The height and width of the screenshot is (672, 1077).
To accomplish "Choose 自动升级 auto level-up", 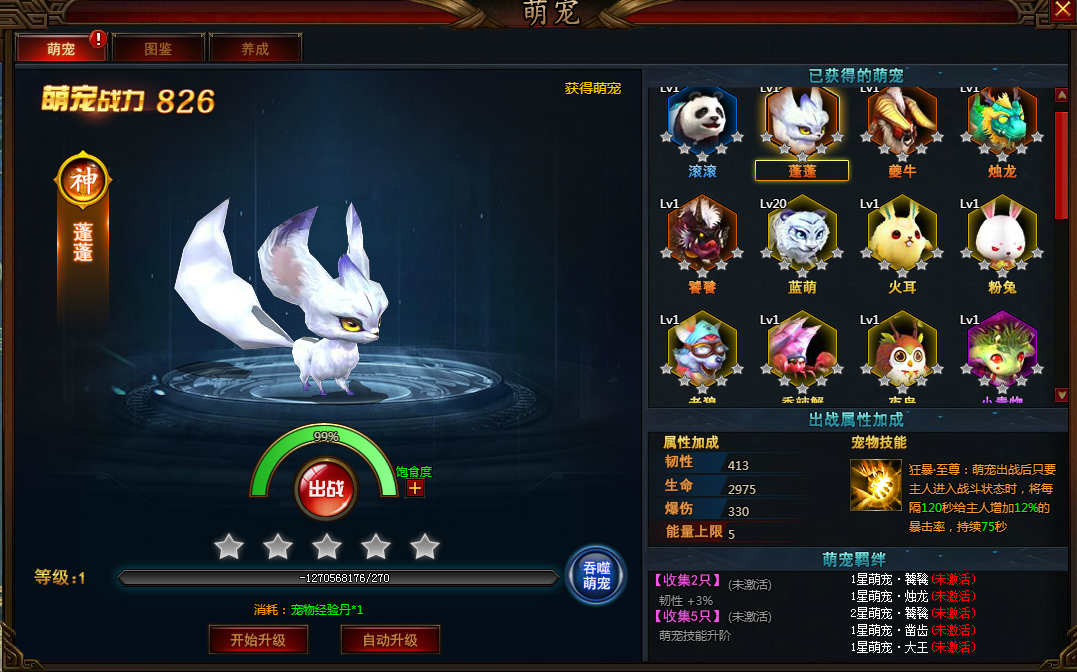I will point(390,640).
